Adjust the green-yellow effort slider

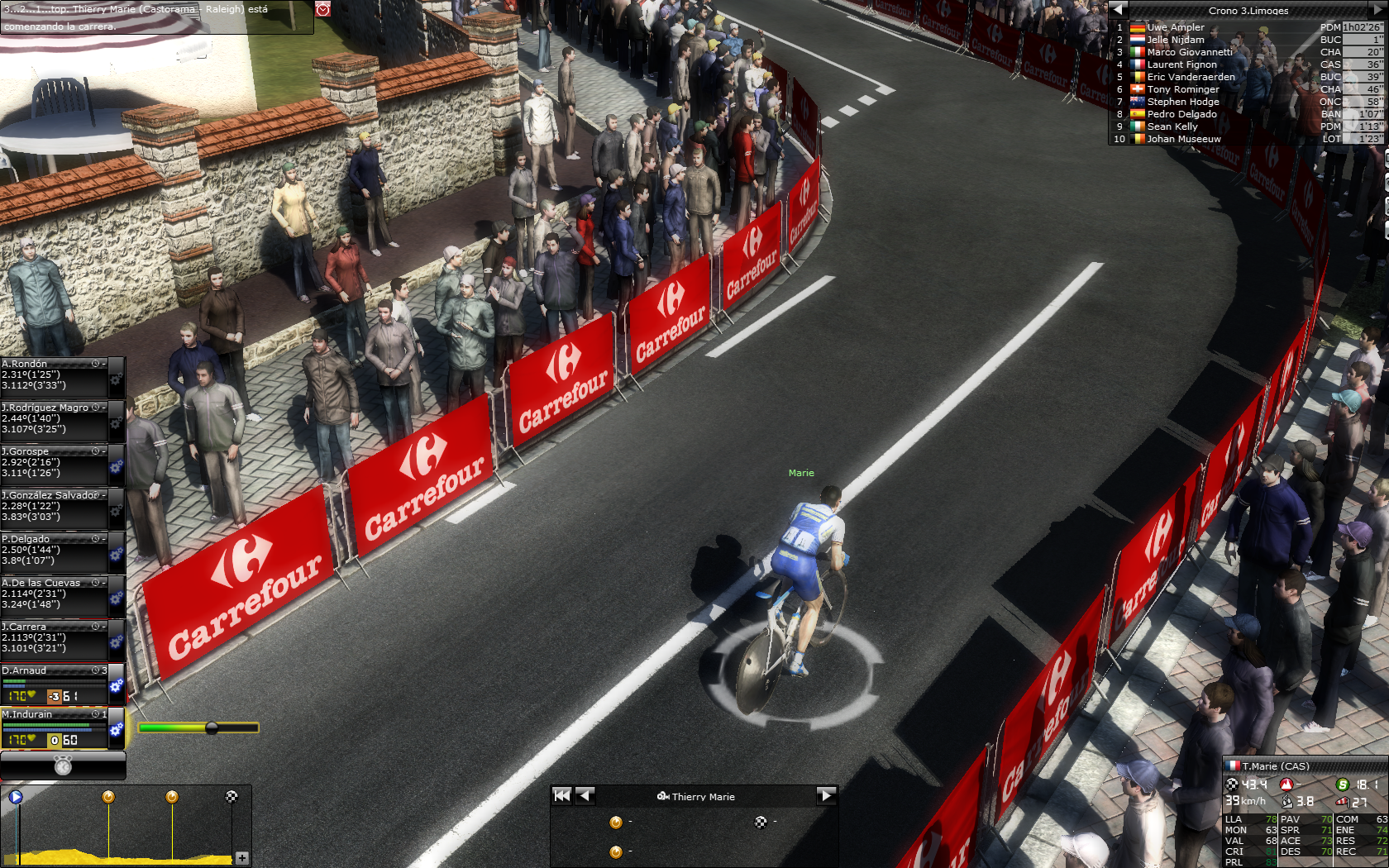[x=212, y=728]
